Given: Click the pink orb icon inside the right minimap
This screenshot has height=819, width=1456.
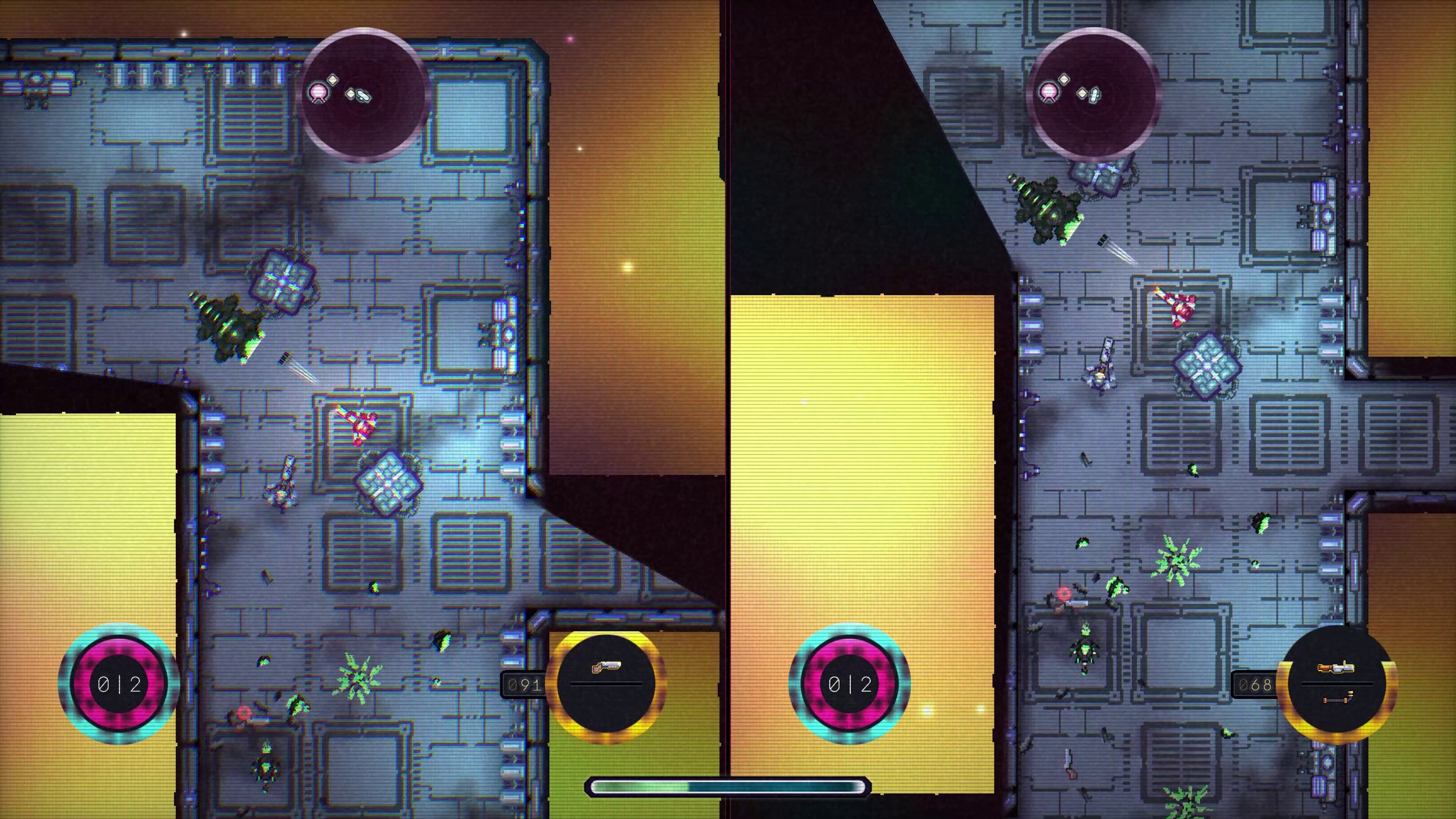Looking at the screenshot, I should 1049,91.
